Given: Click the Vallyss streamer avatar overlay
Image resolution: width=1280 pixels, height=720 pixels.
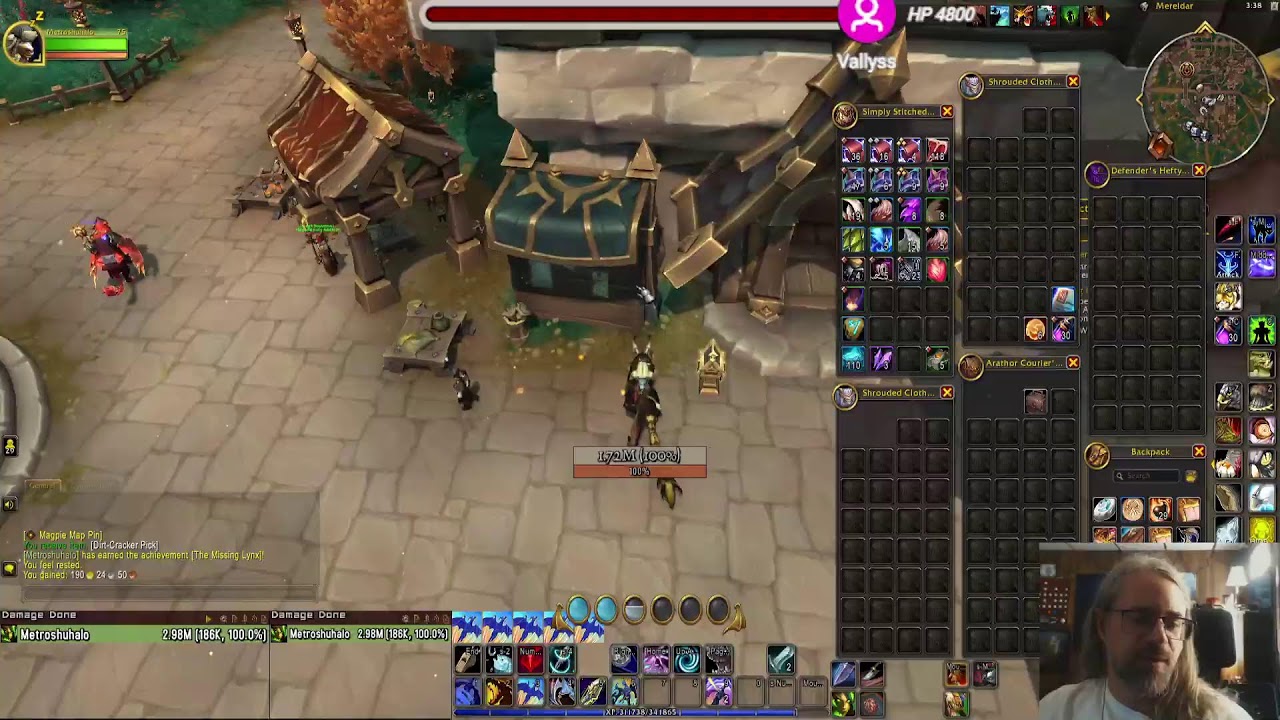Looking at the screenshot, I should click(x=867, y=18).
